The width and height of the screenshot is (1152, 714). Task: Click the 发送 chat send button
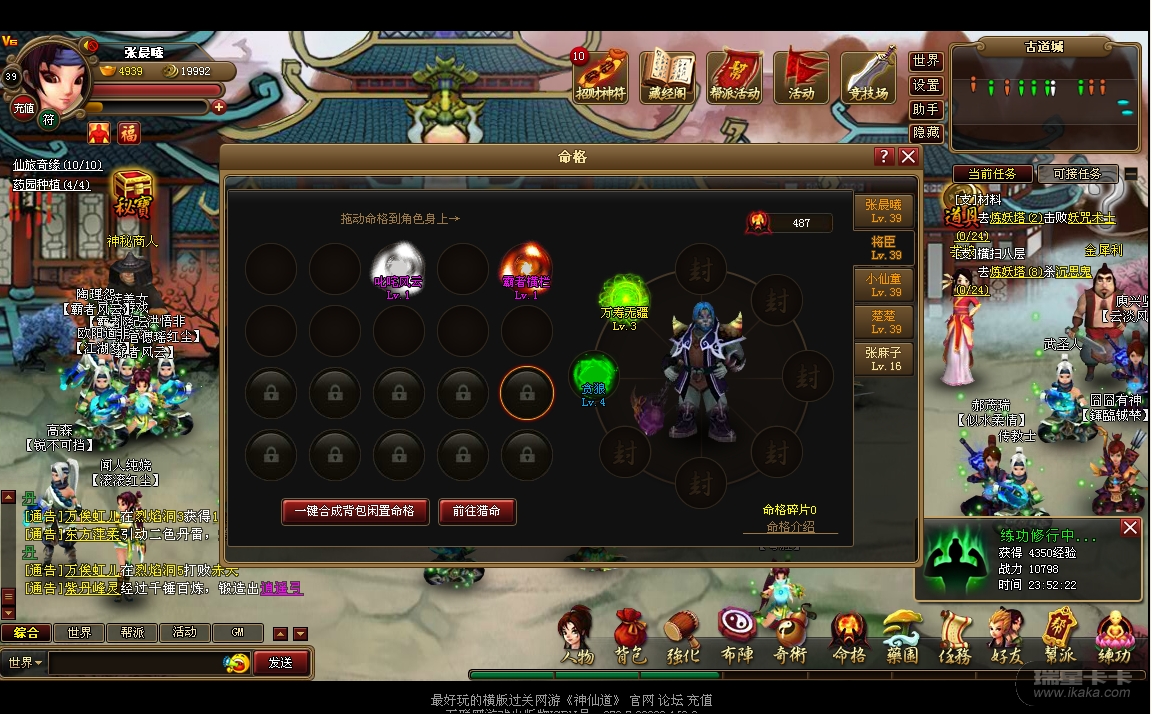[x=281, y=662]
